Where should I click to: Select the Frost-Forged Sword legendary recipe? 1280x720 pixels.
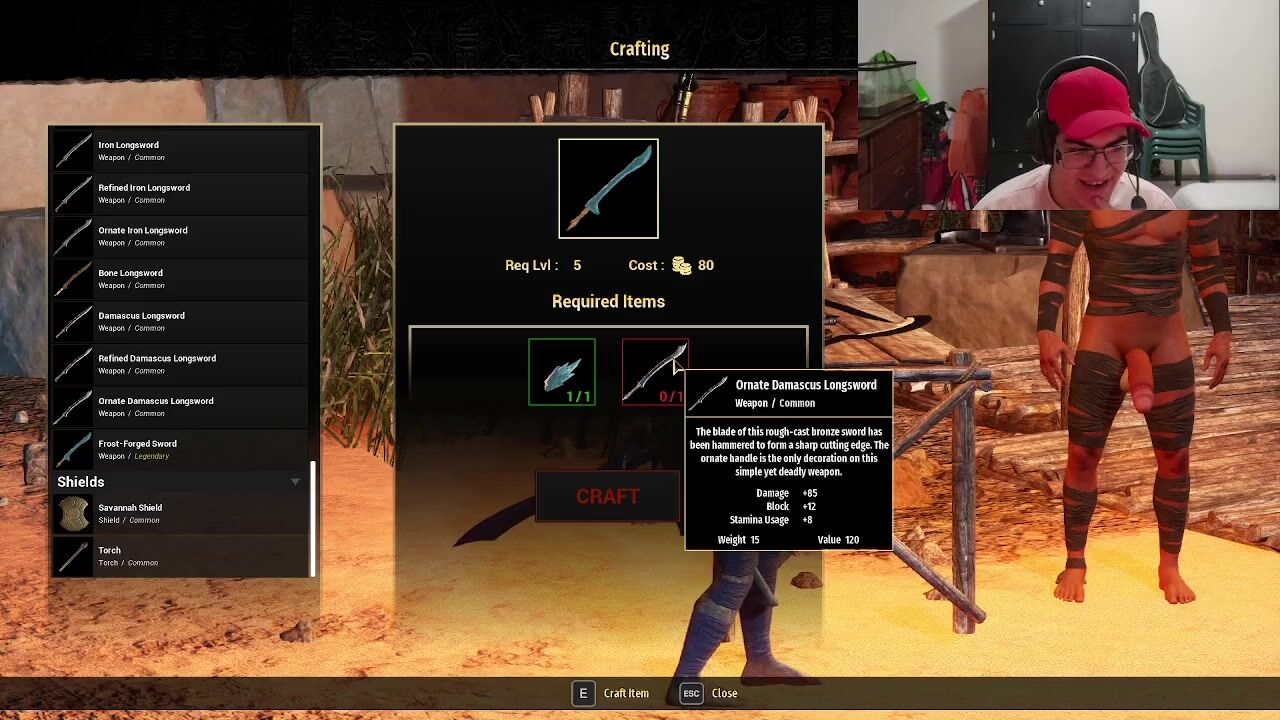coord(180,449)
